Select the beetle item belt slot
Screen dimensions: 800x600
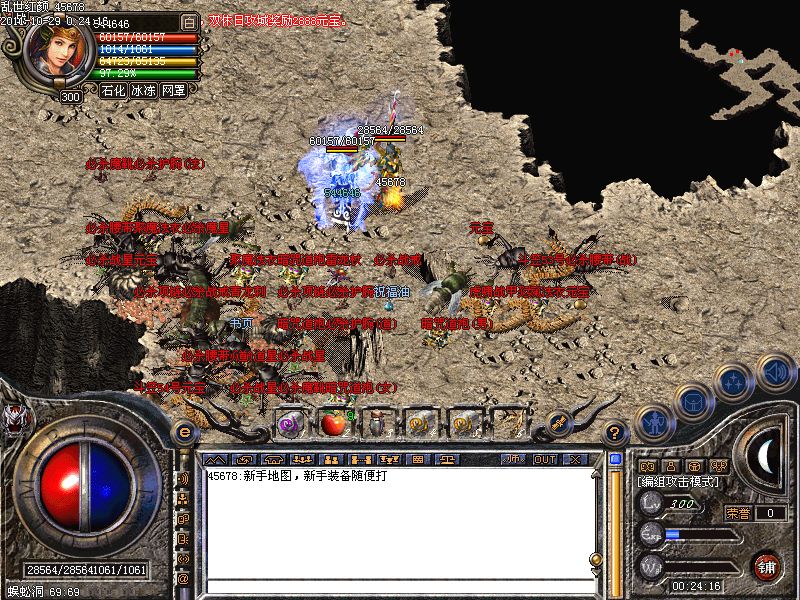[377, 423]
